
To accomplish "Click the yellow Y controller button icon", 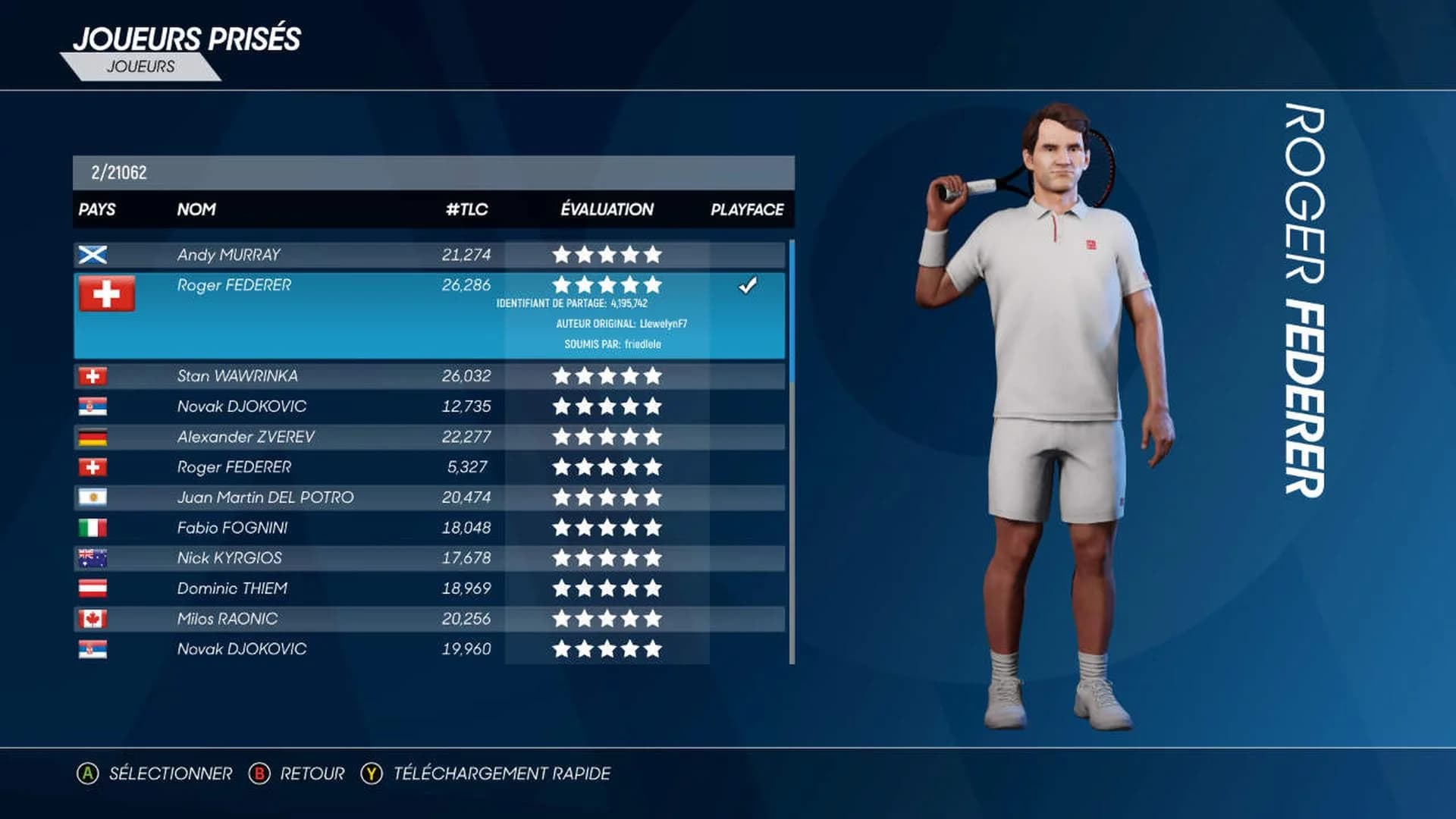I will [x=371, y=774].
